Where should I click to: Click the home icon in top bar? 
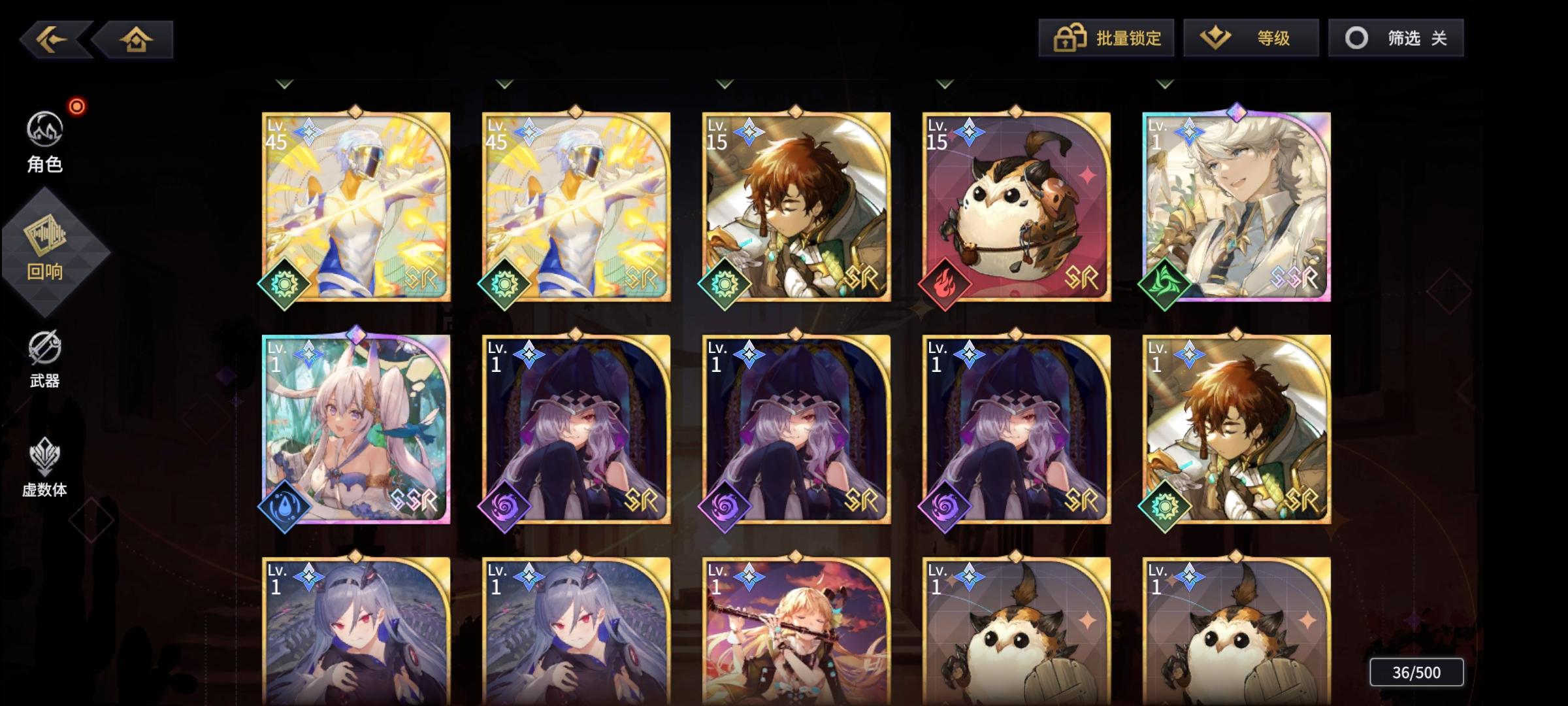click(135, 39)
